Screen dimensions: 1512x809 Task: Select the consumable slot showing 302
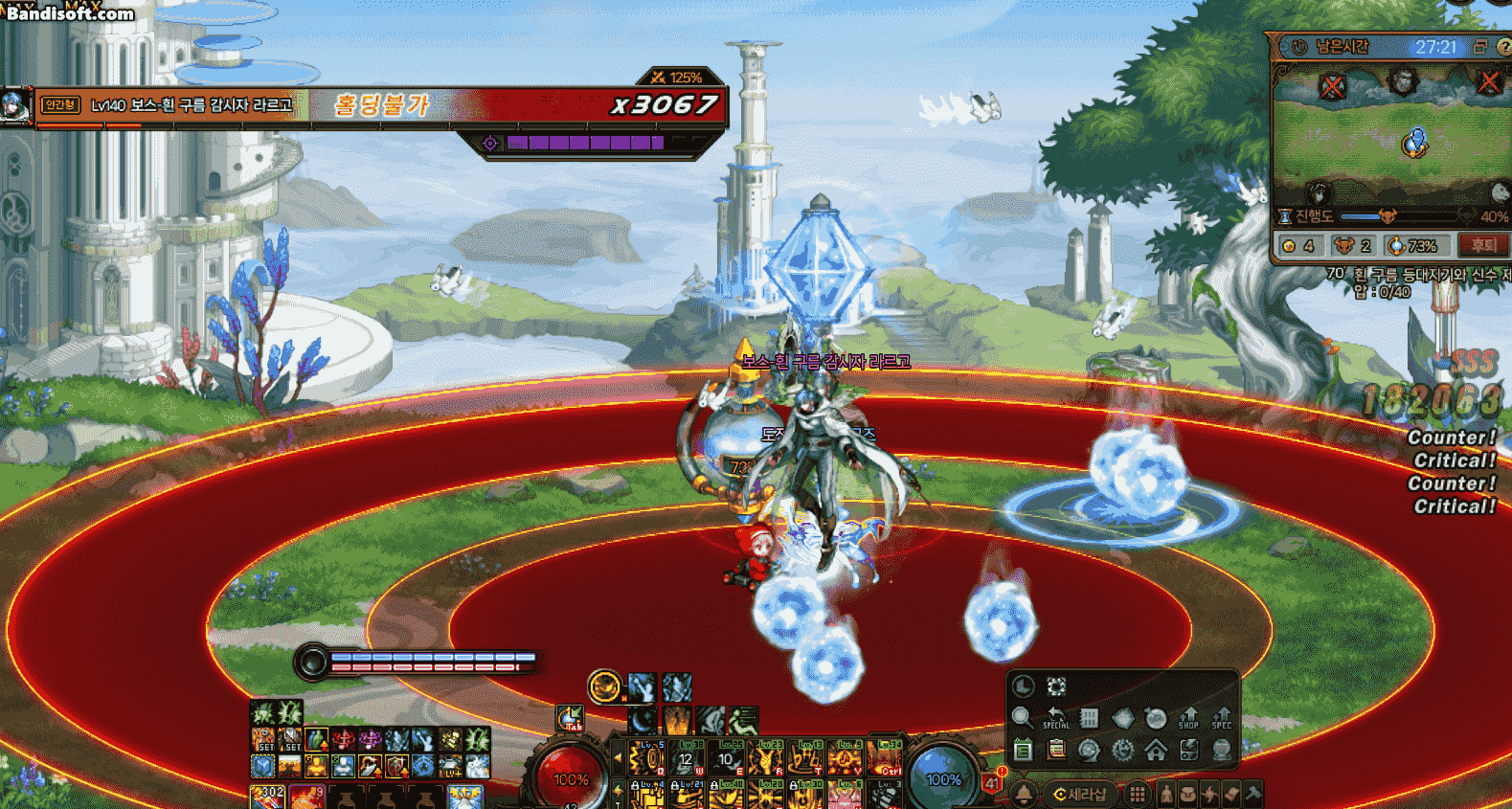tap(268, 797)
